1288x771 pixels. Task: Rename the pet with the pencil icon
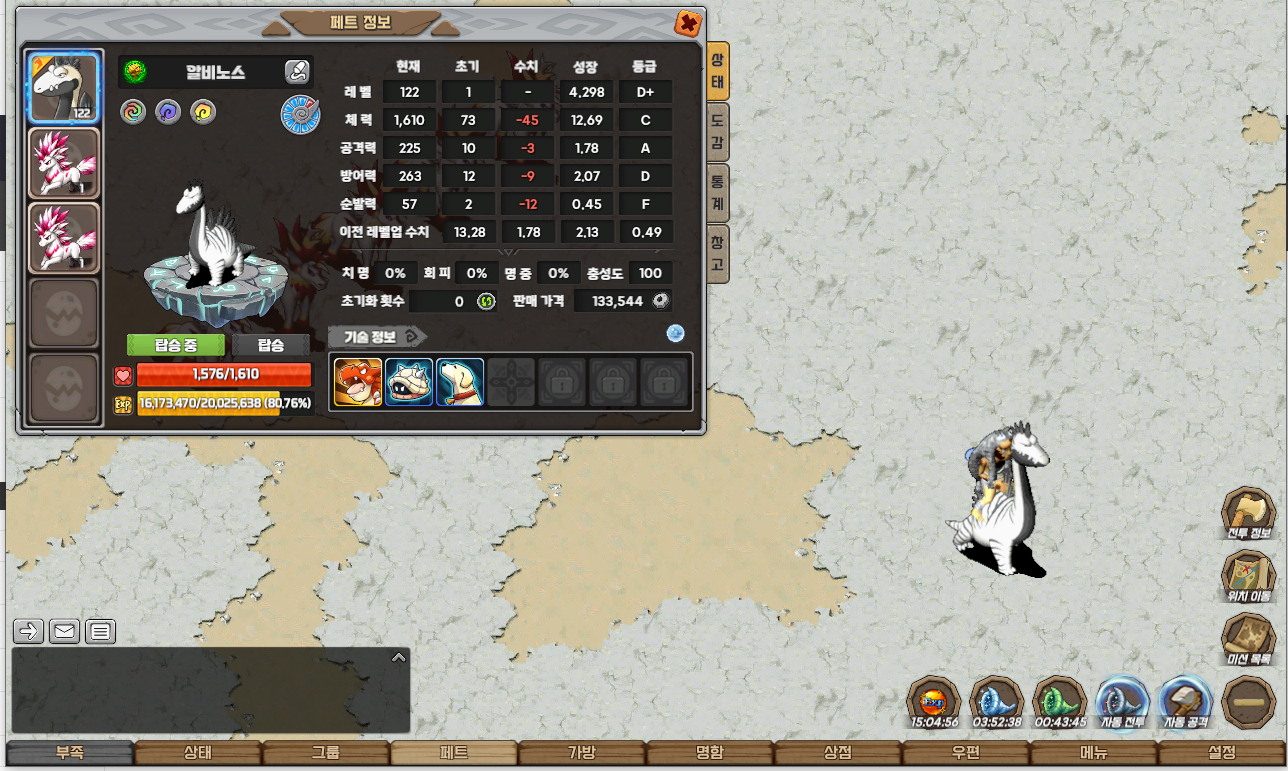pyautogui.click(x=296, y=71)
